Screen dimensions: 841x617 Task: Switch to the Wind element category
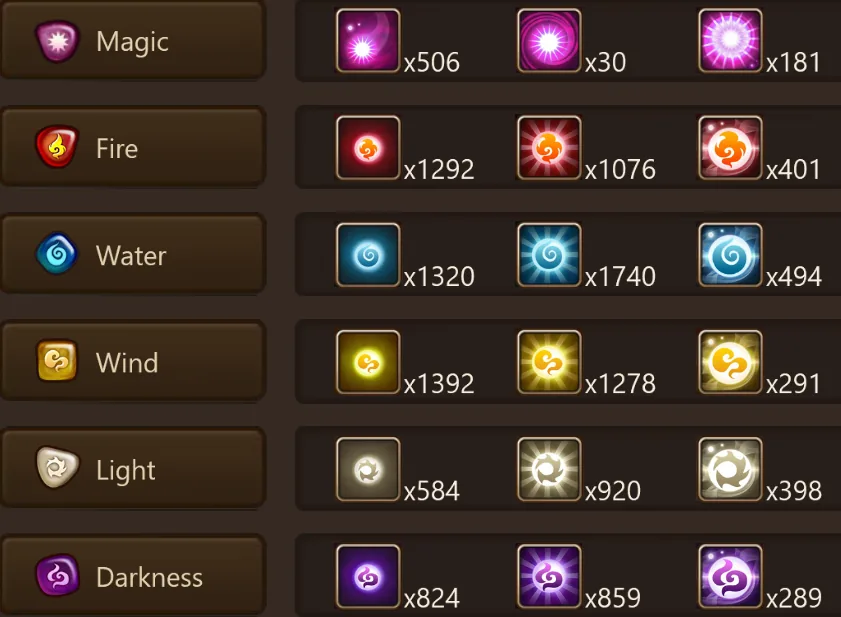click(x=132, y=363)
